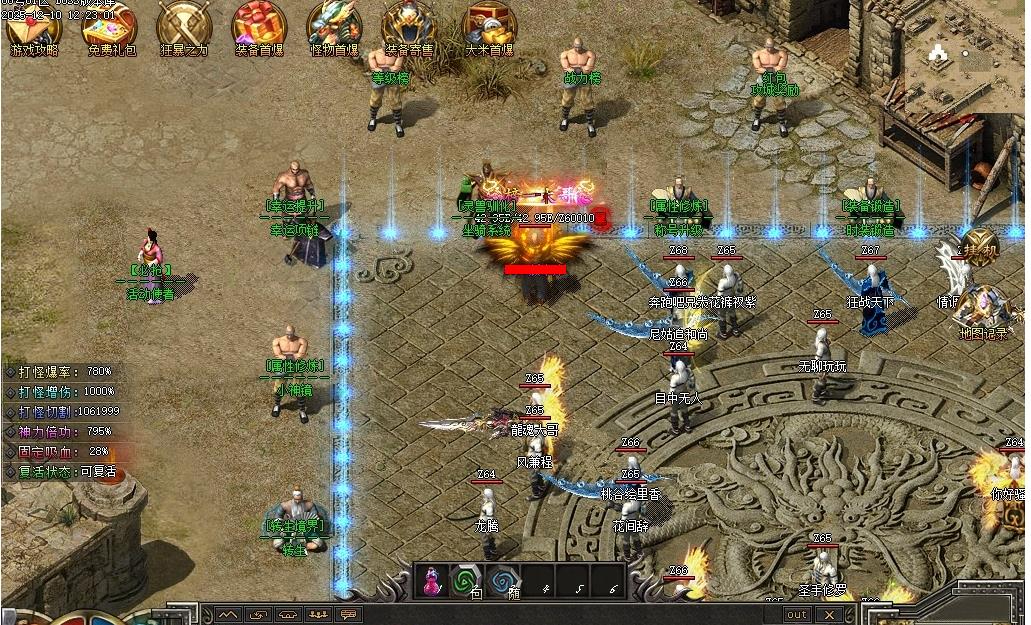Select the green swirl 回 scroll slot

(465, 581)
